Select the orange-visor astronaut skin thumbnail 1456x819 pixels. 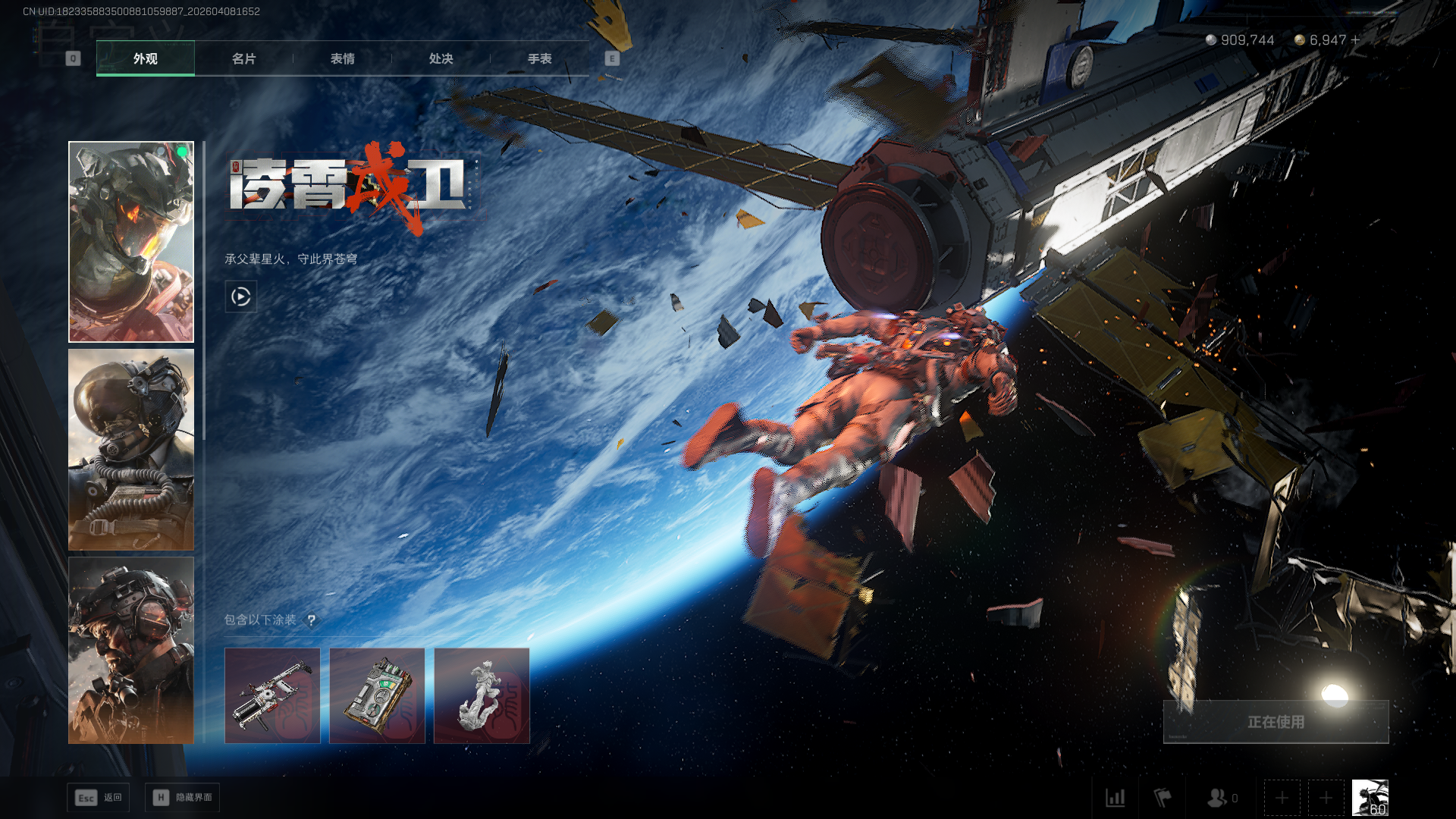point(131,242)
